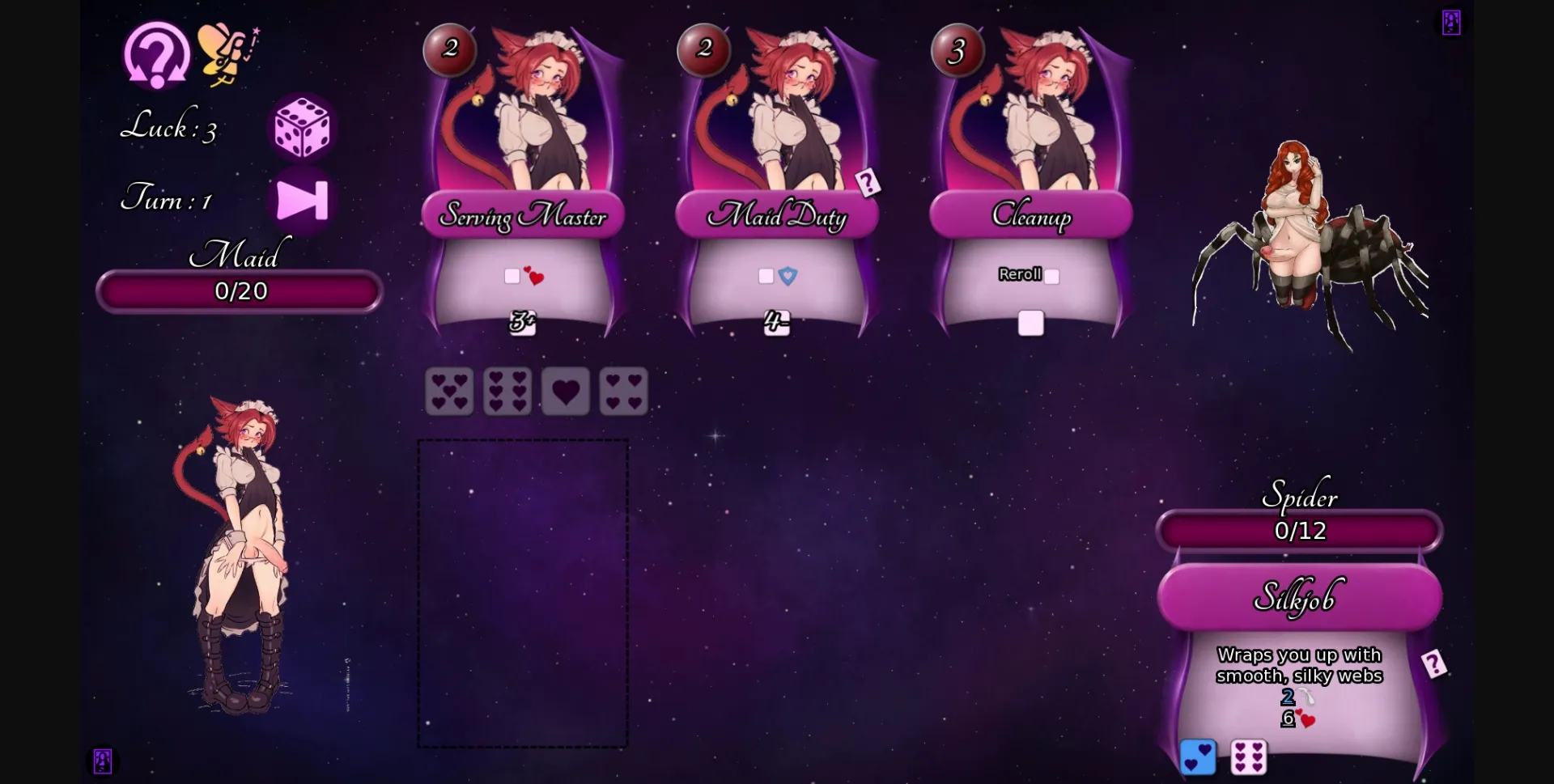Select the Serving Master card title
The width and height of the screenshot is (1554, 784).
522,216
